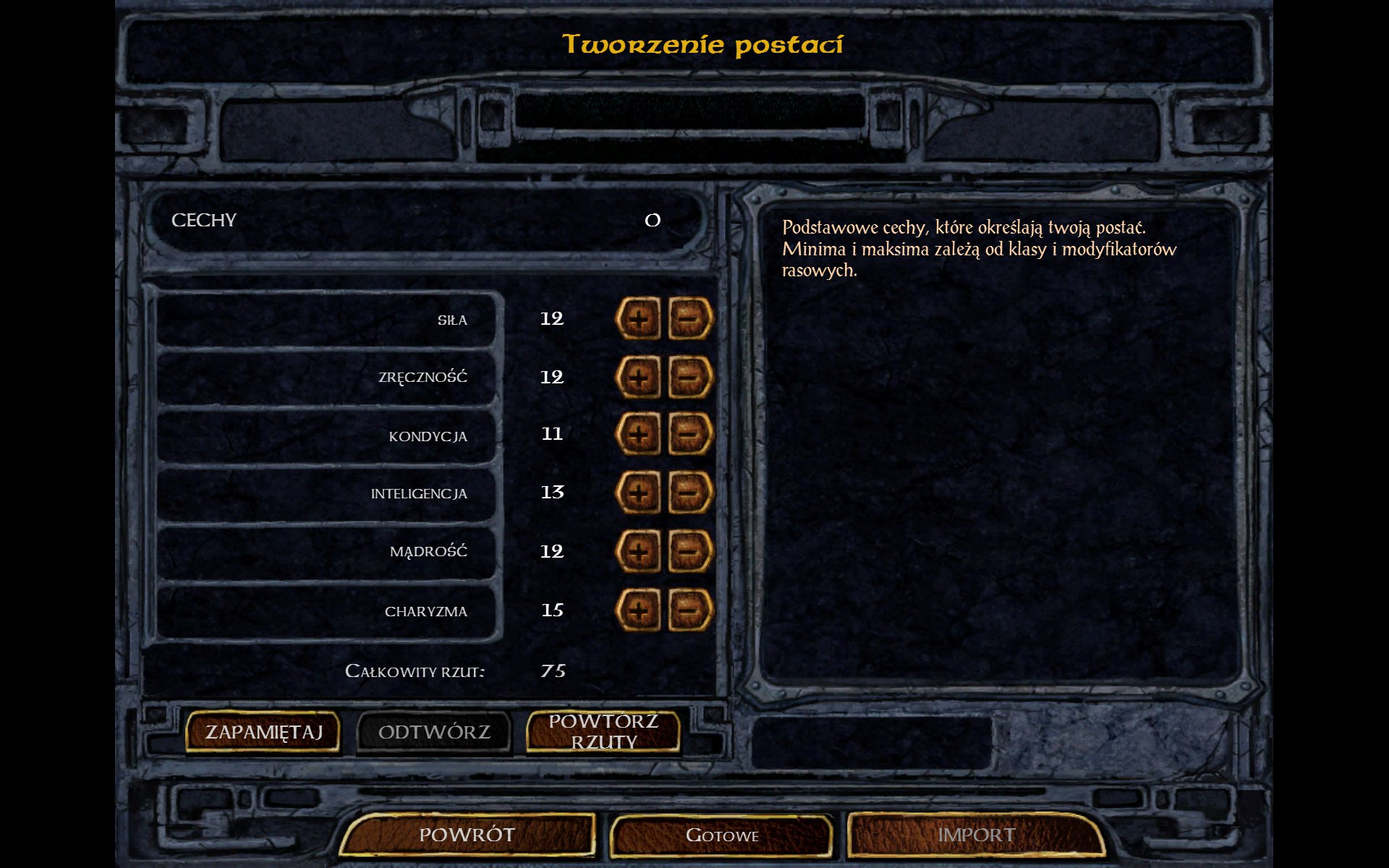Reduce Inteligencja by one point
The image size is (1389, 868).
689,493
